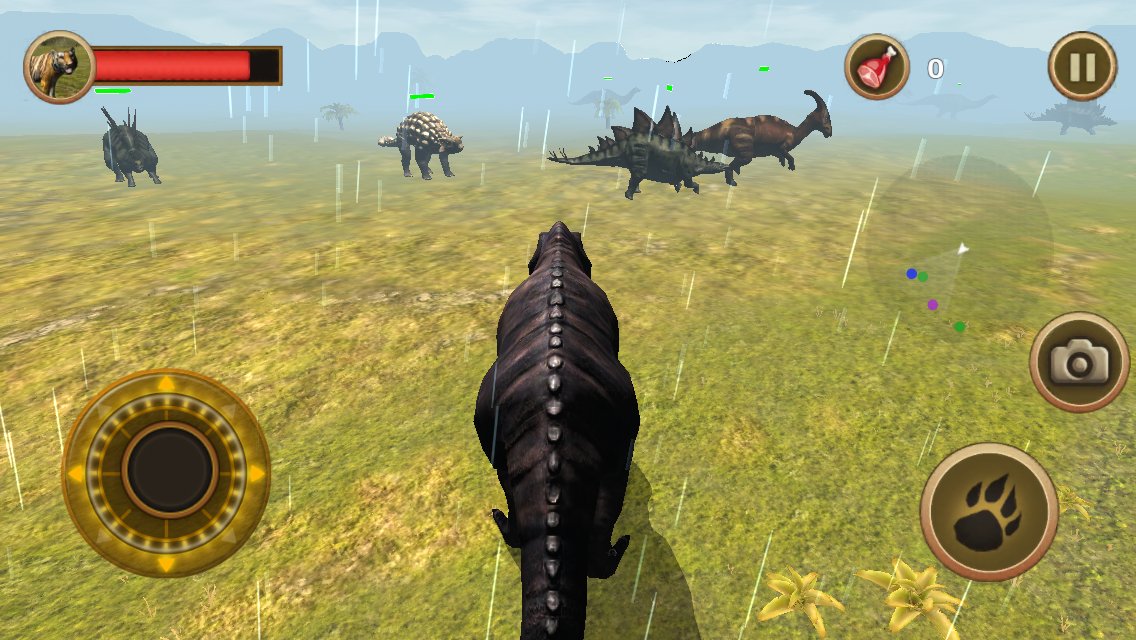Activate the camera view button
1136x640 pixels.
(1079, 362)
